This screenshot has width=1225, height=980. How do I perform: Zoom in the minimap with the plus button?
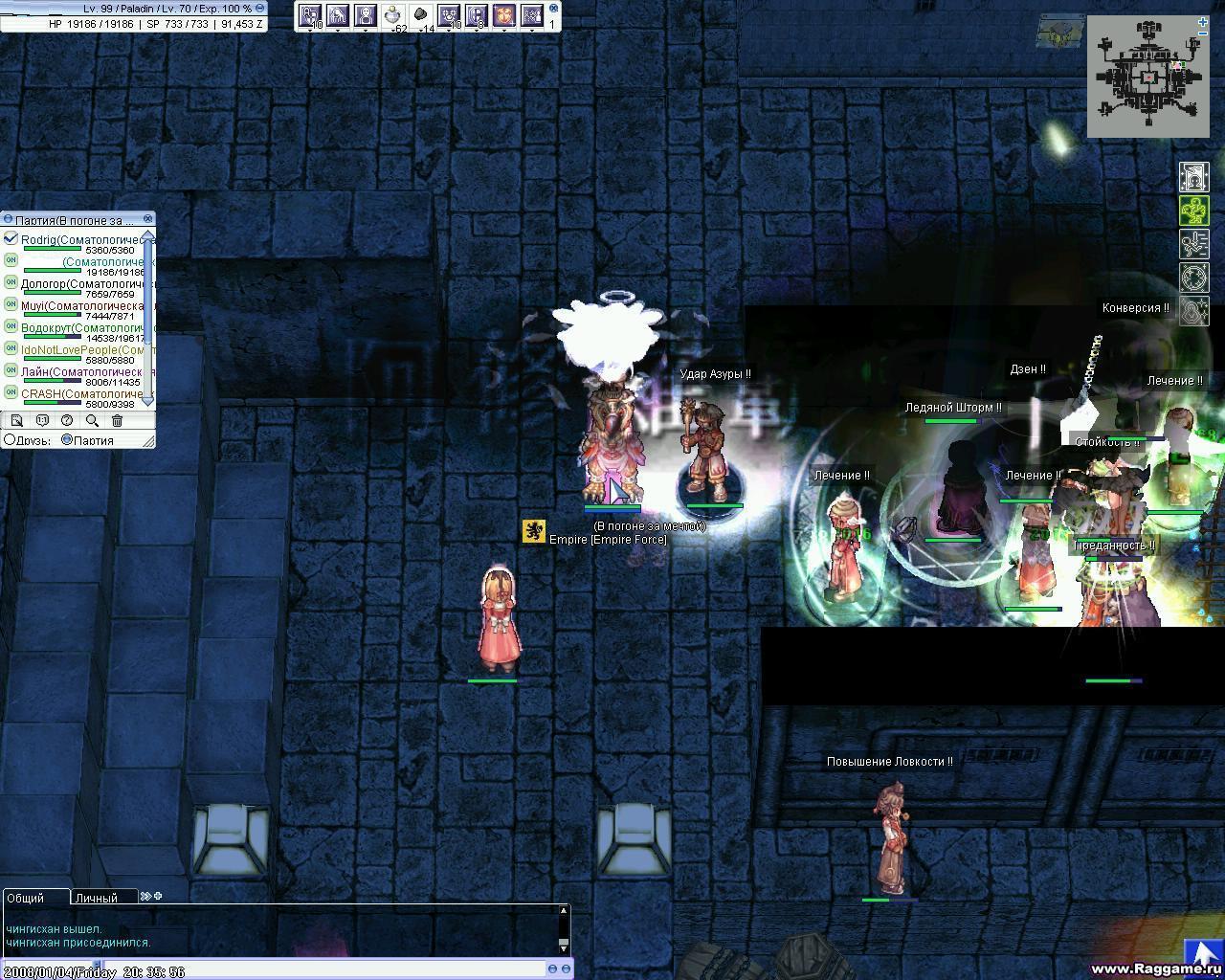pos(1203,21)
